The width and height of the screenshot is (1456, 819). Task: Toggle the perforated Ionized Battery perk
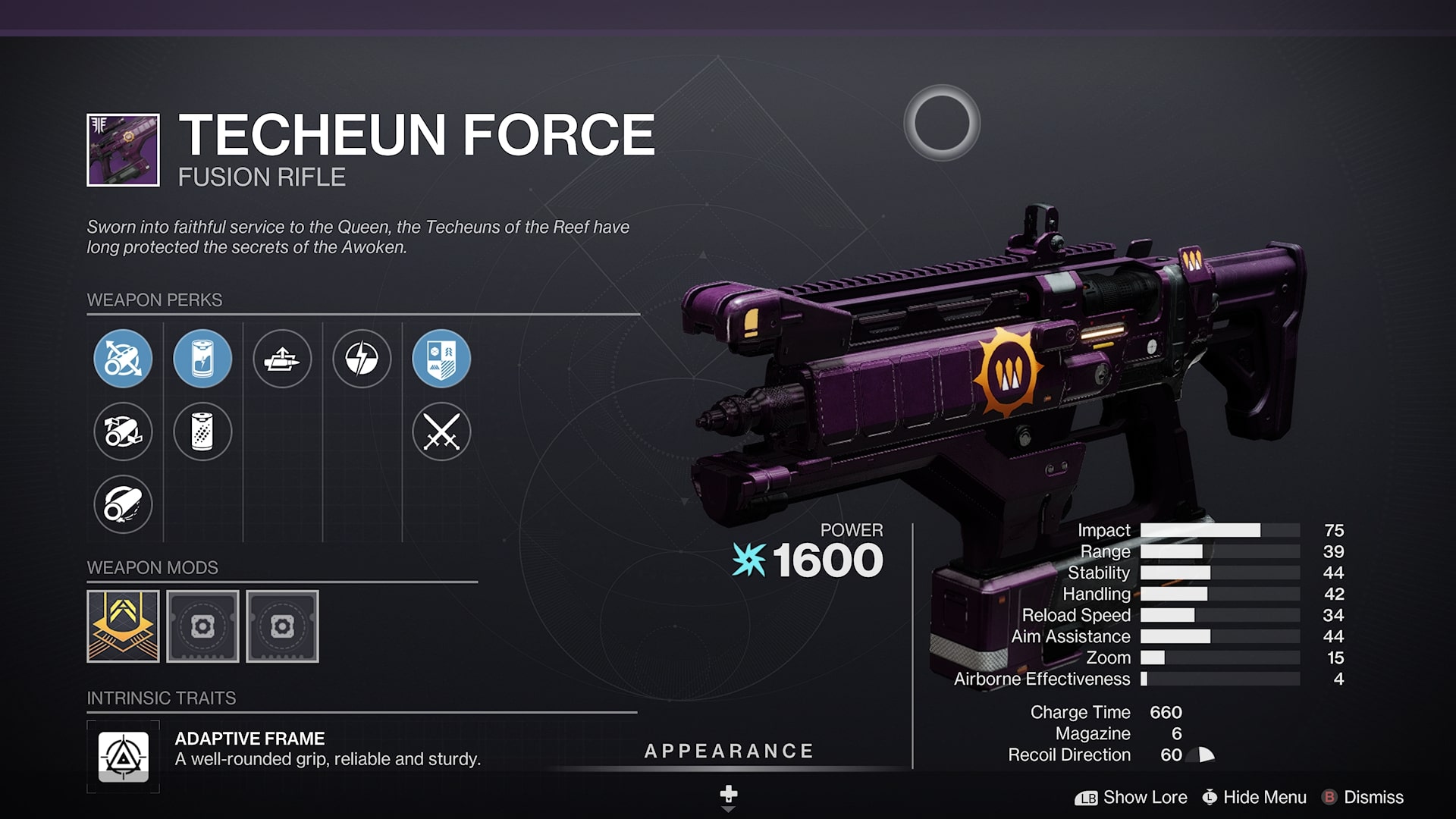click(202, 431)
